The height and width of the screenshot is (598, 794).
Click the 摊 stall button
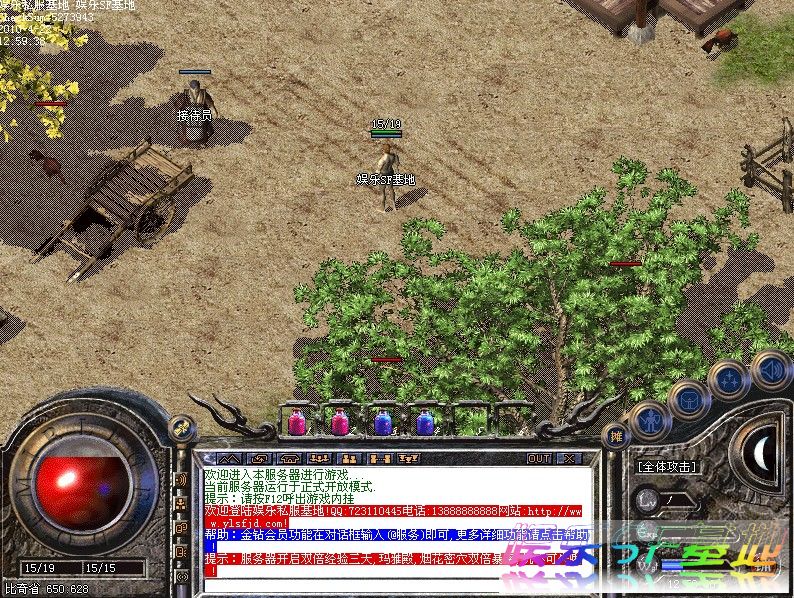(617, 436)
